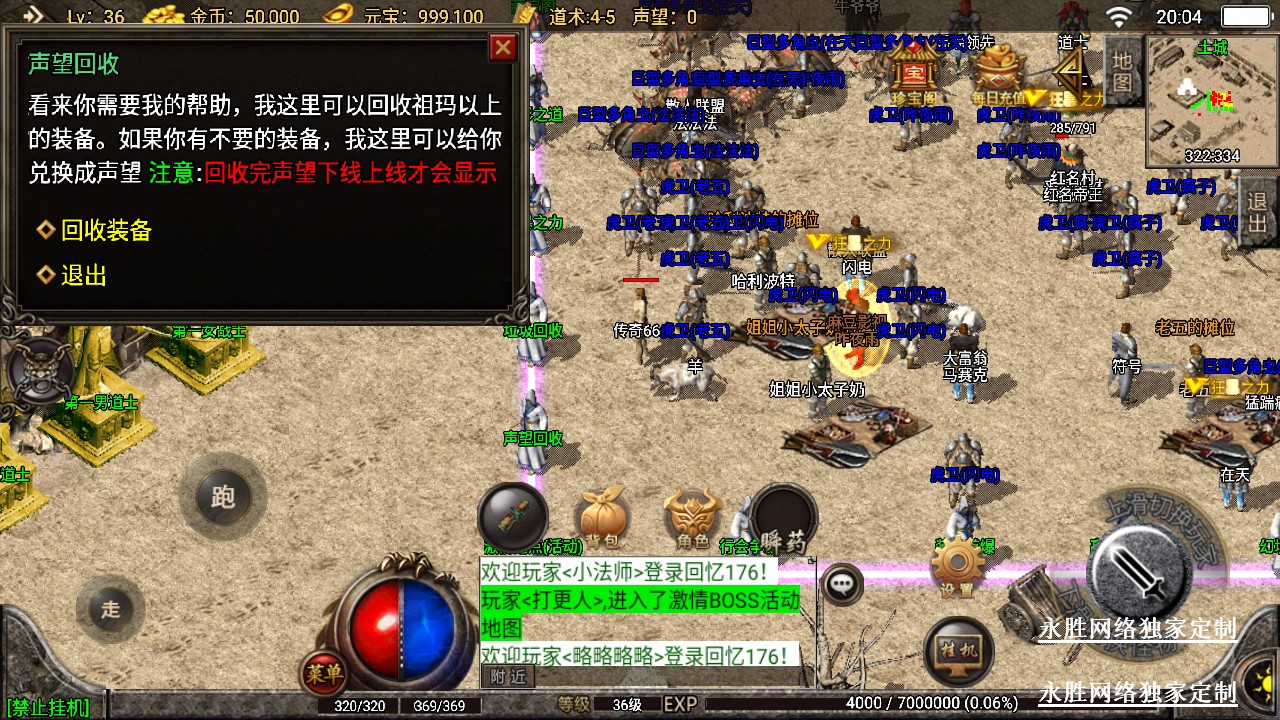This screenshot has height=720, width=1280.
Task: Toggle the 挂机 auto-battle button
Action: coord(957,650)
